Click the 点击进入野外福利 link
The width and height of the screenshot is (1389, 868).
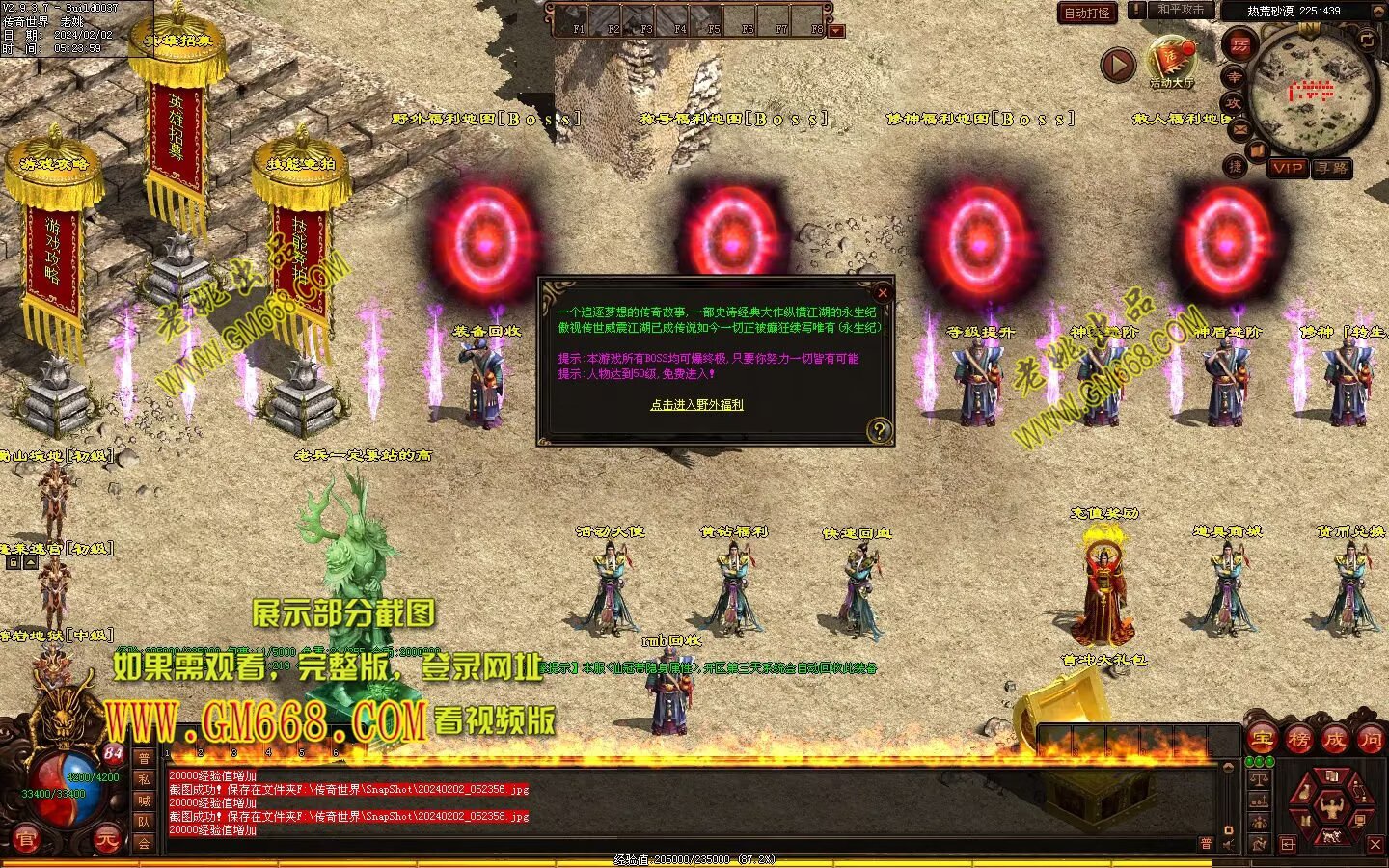click(696, 405)
